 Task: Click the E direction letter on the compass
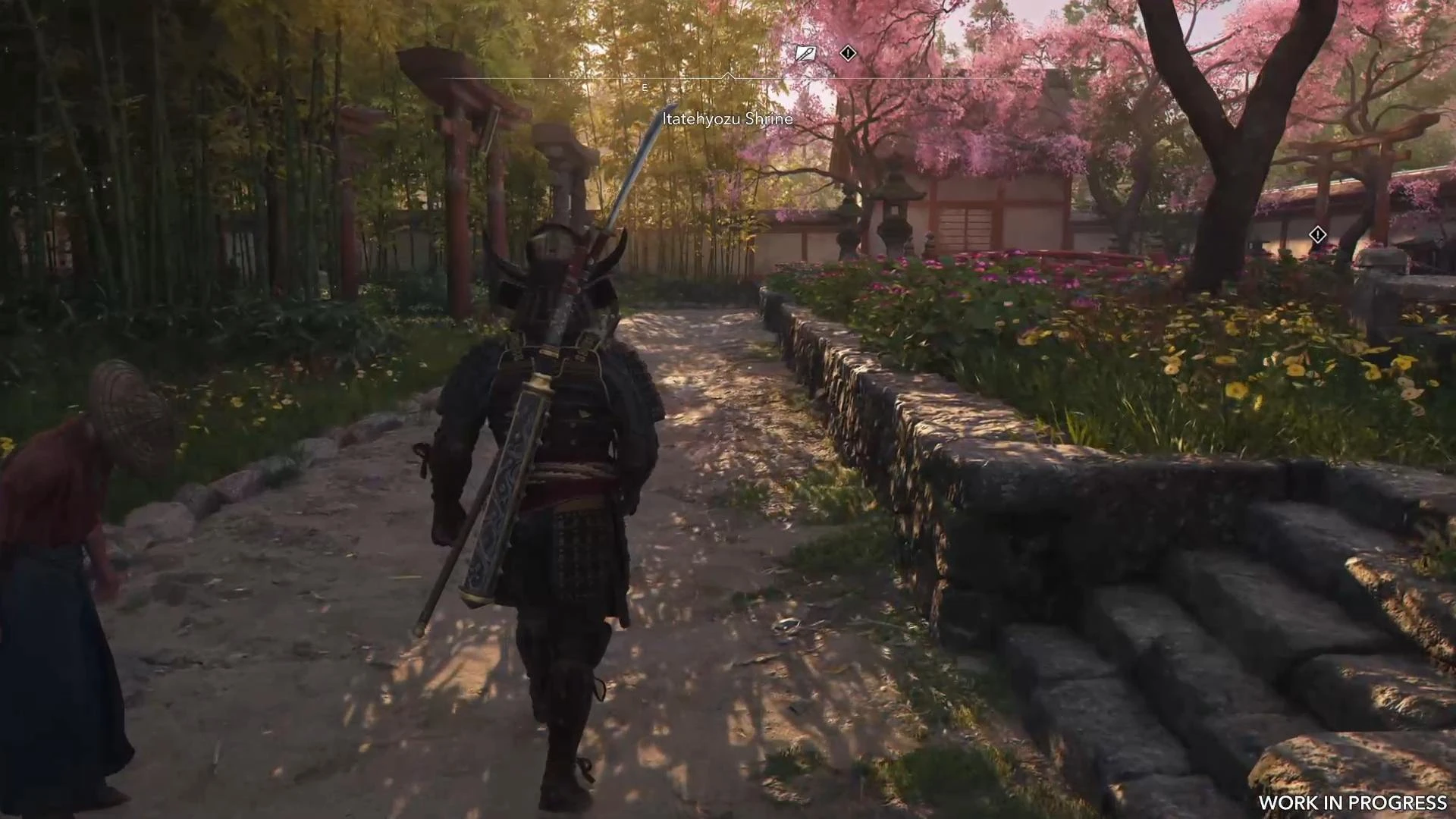coord(644,87)
